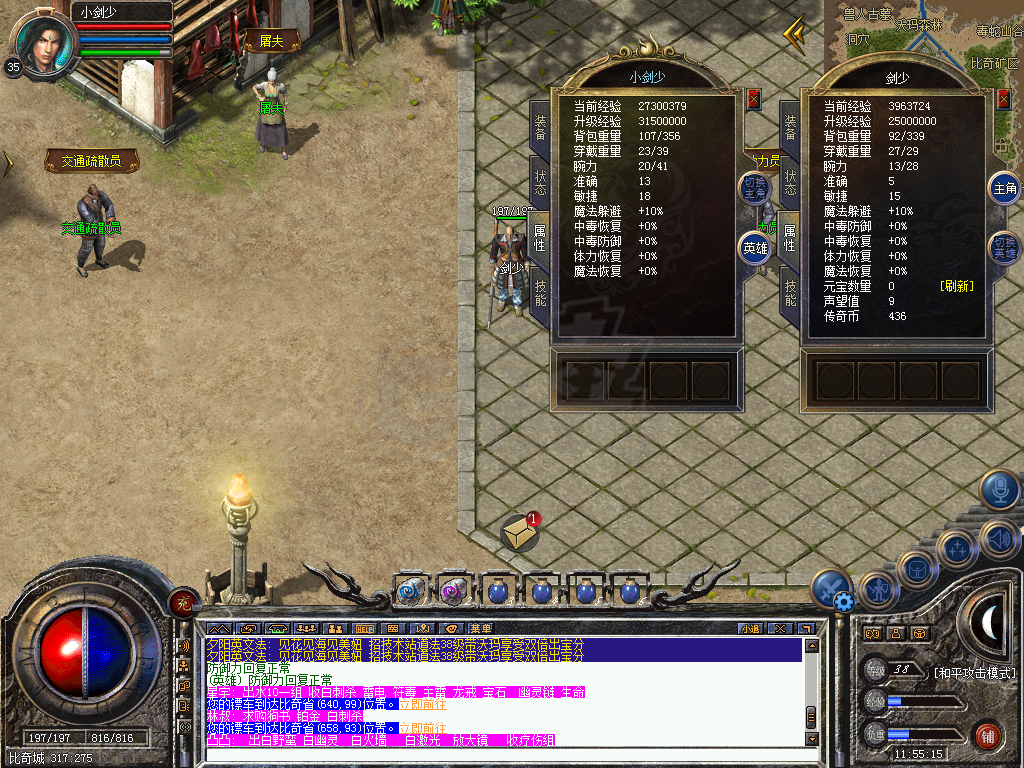Click the 英雄 round button
The width and height of the screenshot is (1024, 768).
point(755,247)
